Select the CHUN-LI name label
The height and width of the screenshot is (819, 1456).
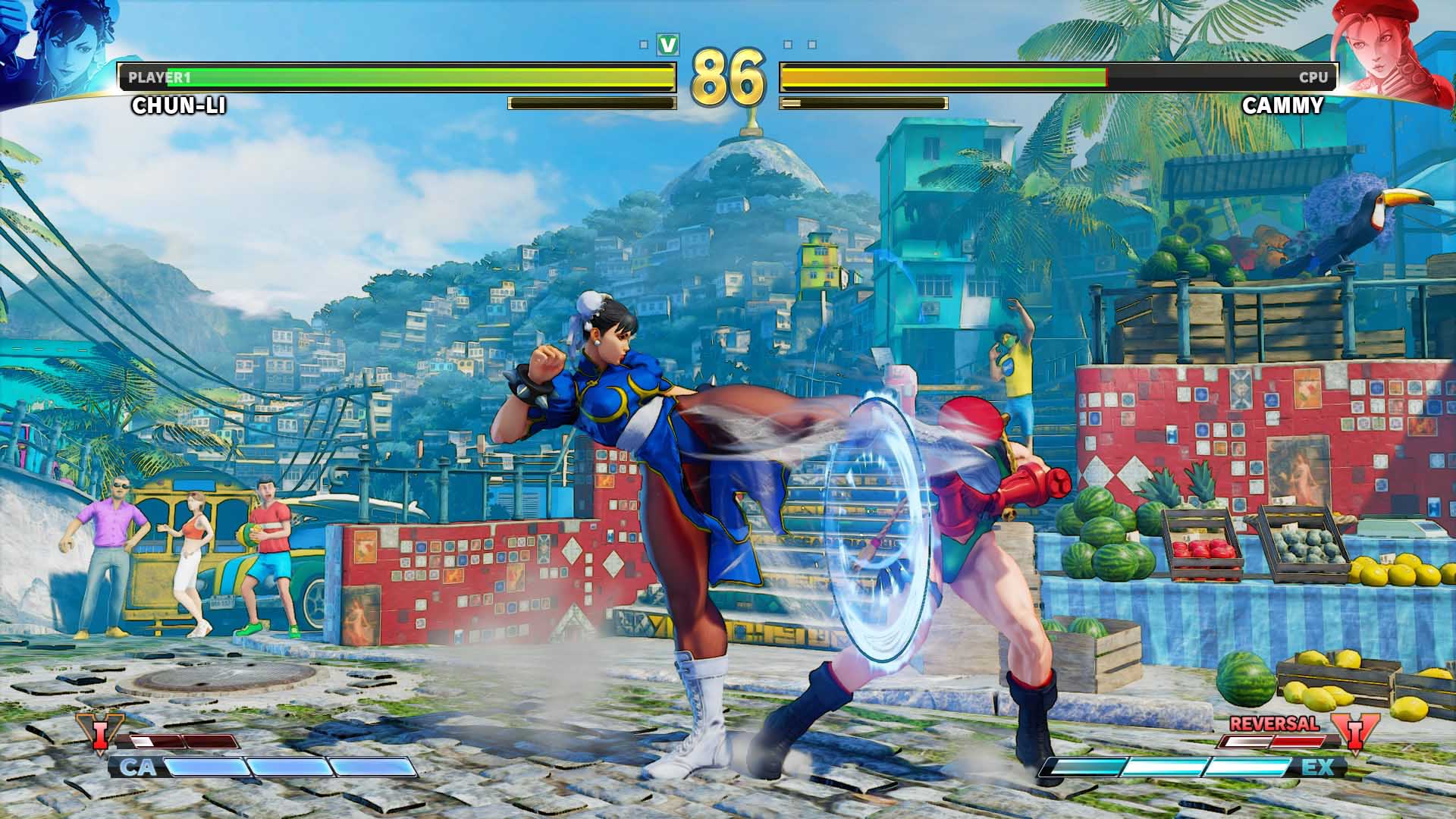pyautogui.click(x=178, y=106)
